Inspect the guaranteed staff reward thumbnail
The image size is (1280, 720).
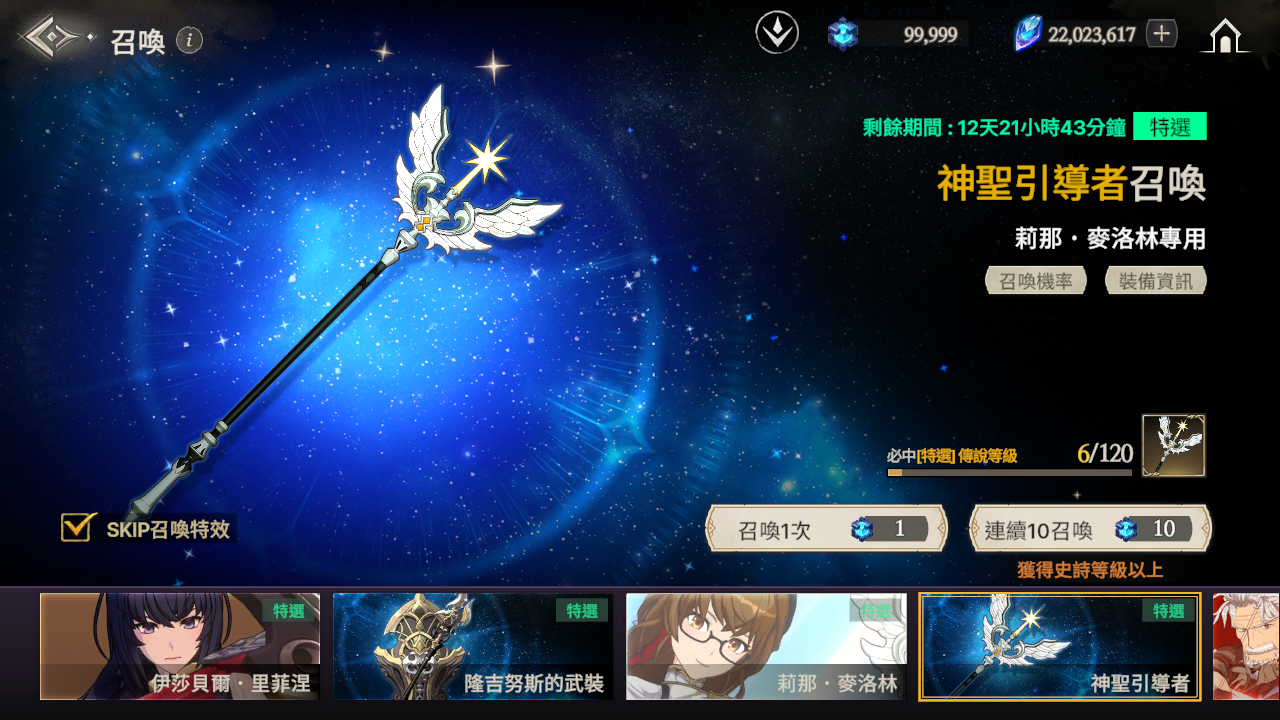(1174, 445)
